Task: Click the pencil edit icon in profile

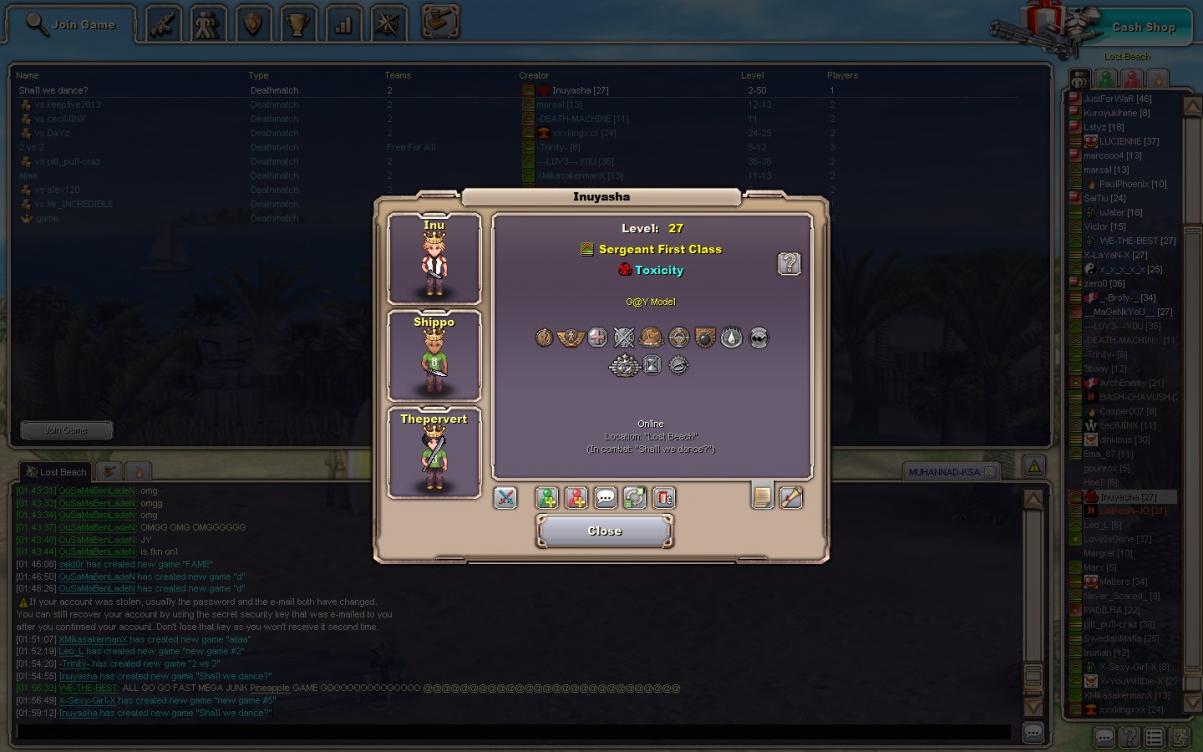Action: 791,497
